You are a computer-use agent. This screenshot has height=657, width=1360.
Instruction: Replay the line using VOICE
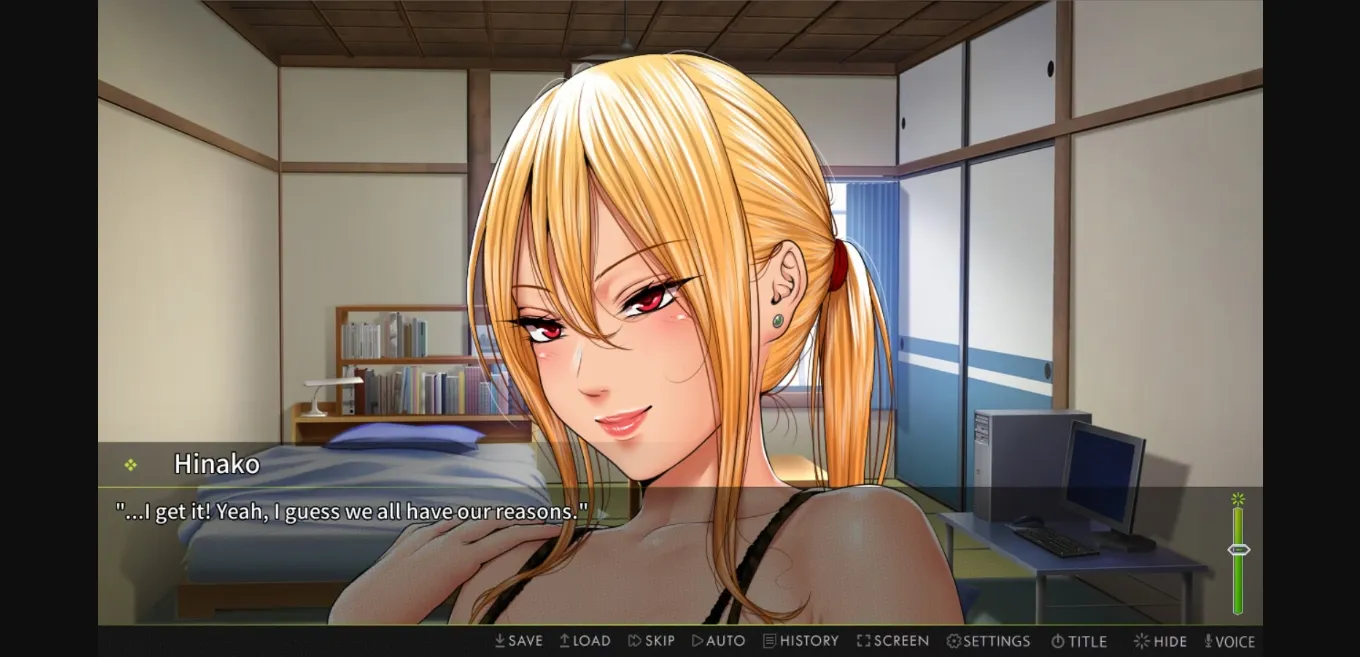pos(1229,641)
